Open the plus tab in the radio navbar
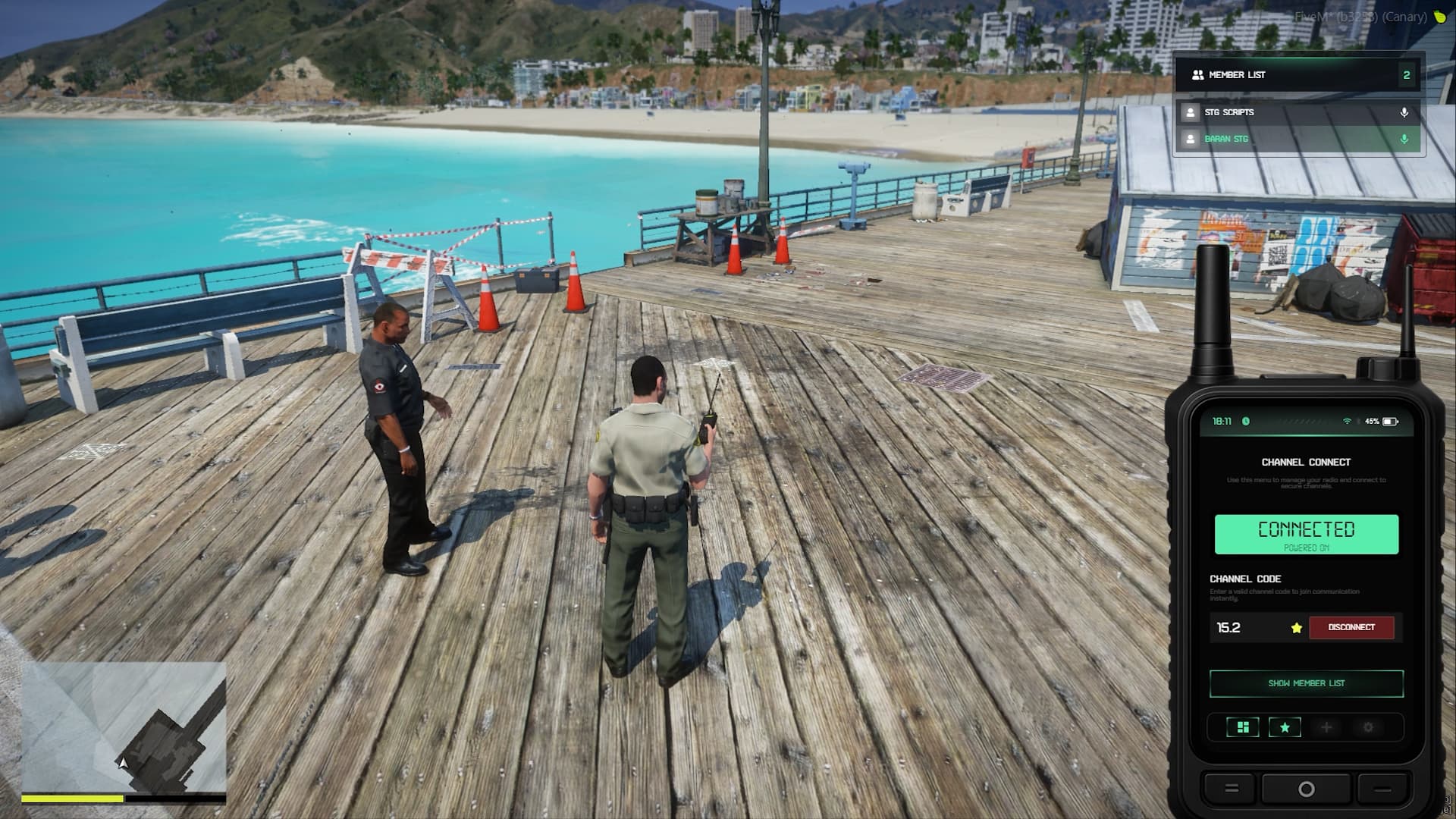The image size is (1456, 819). [x=1326, y=727]
